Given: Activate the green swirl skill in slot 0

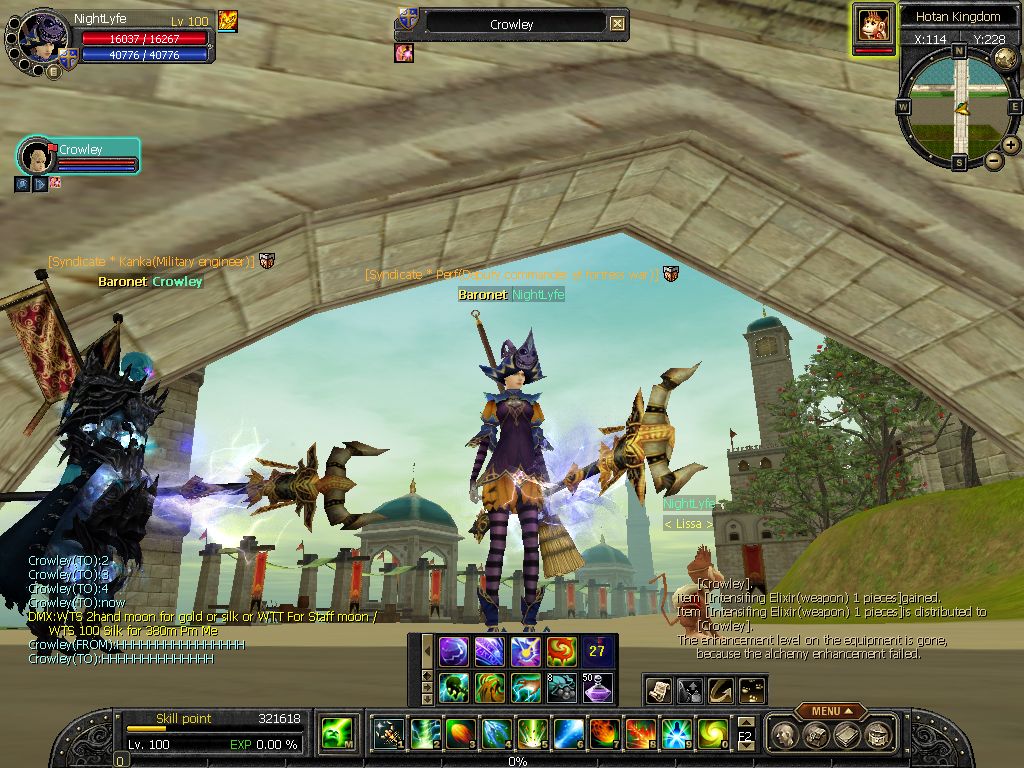Looking at the screenshot, I should tap(713, 735).
